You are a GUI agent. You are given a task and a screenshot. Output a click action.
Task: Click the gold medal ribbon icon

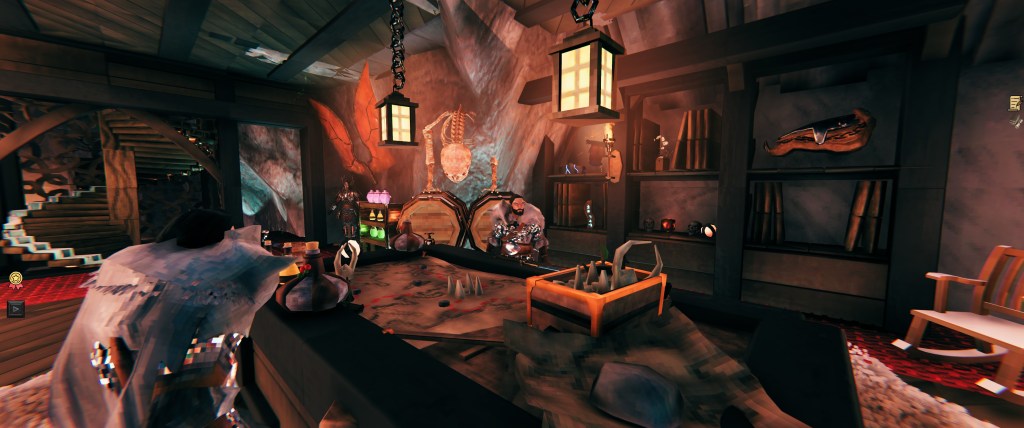[14, 279]
